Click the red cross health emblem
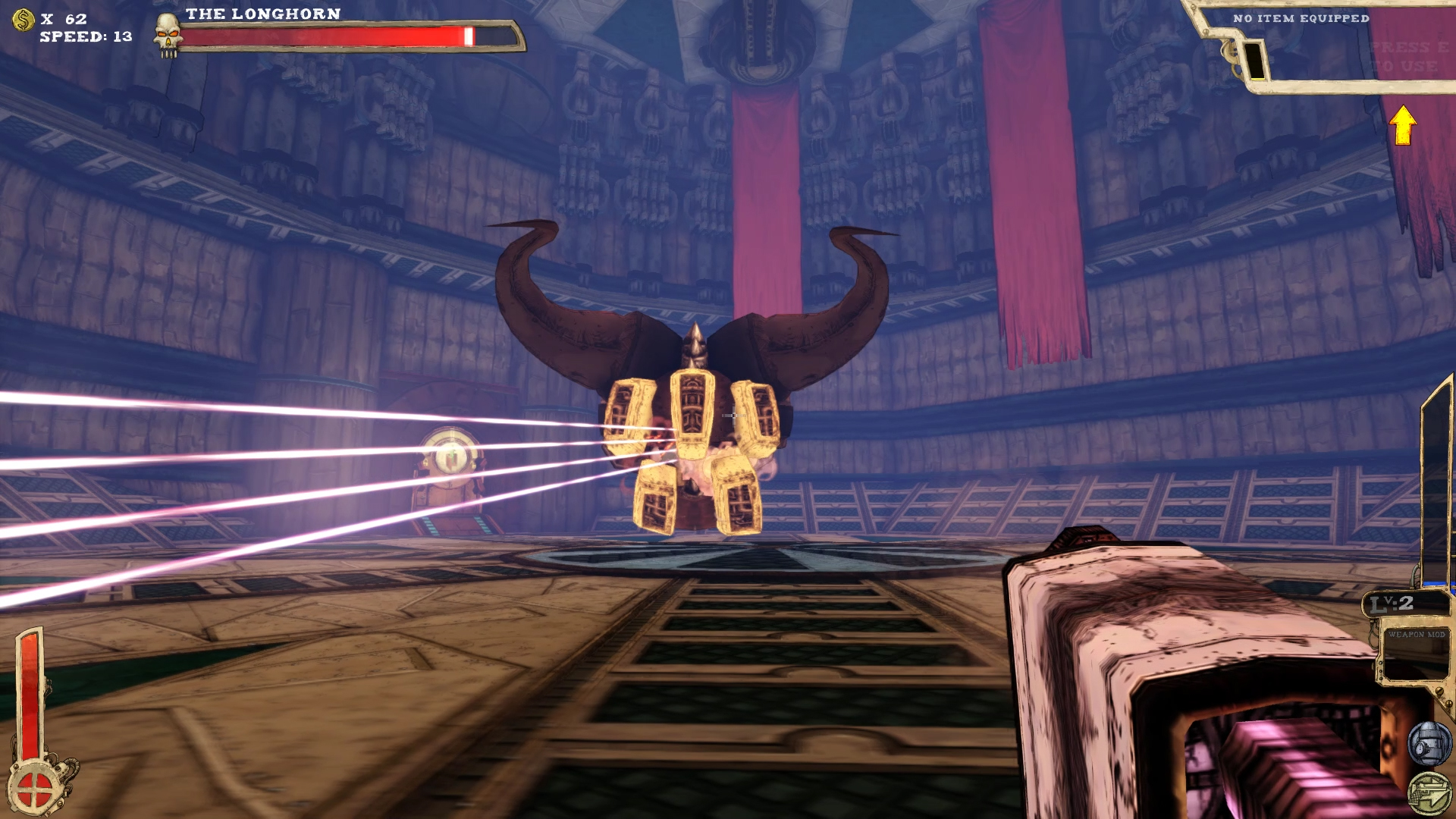The image size is (1456, 819). point(33,790)
